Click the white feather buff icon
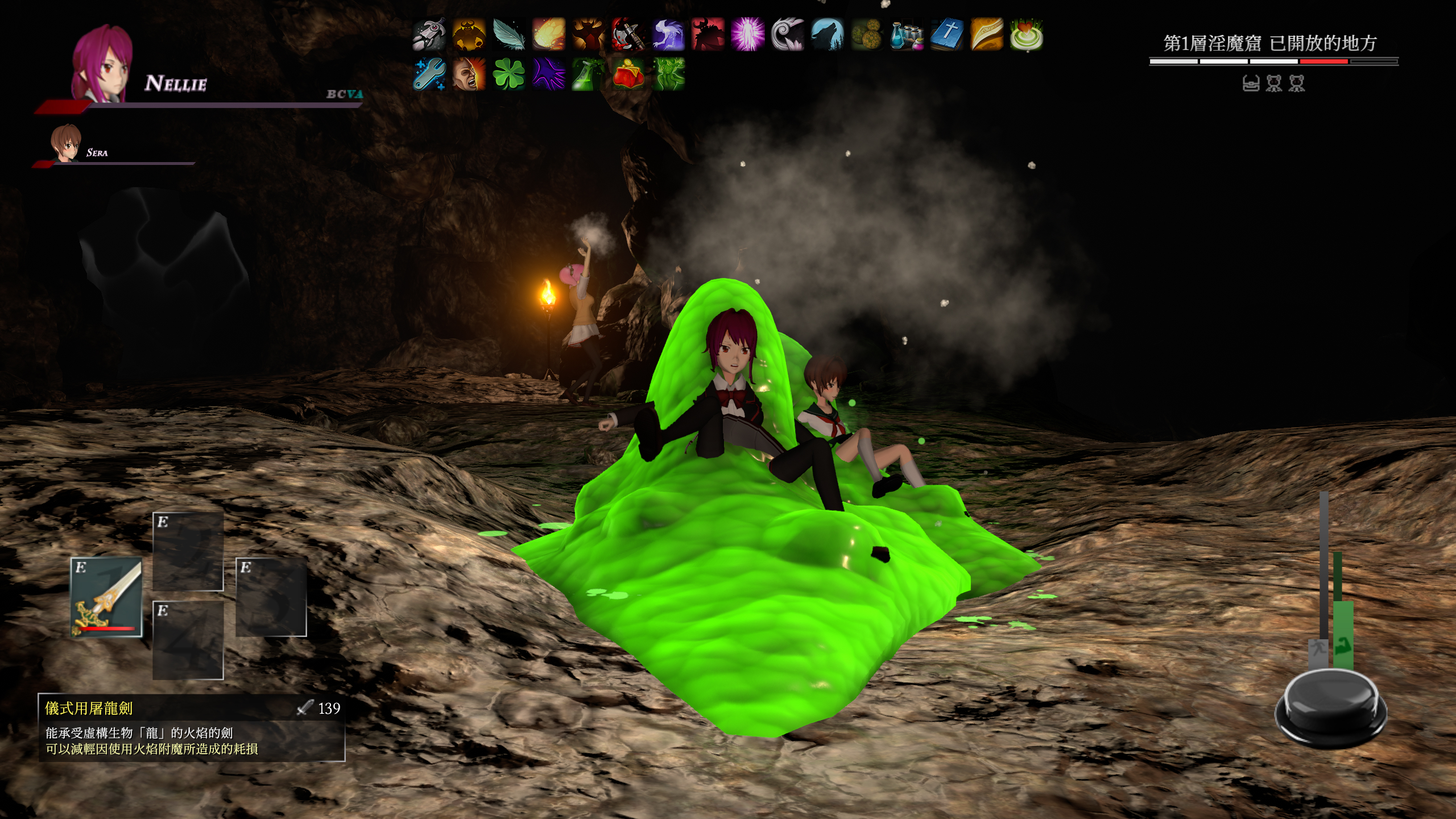 [x=508, y=34]
